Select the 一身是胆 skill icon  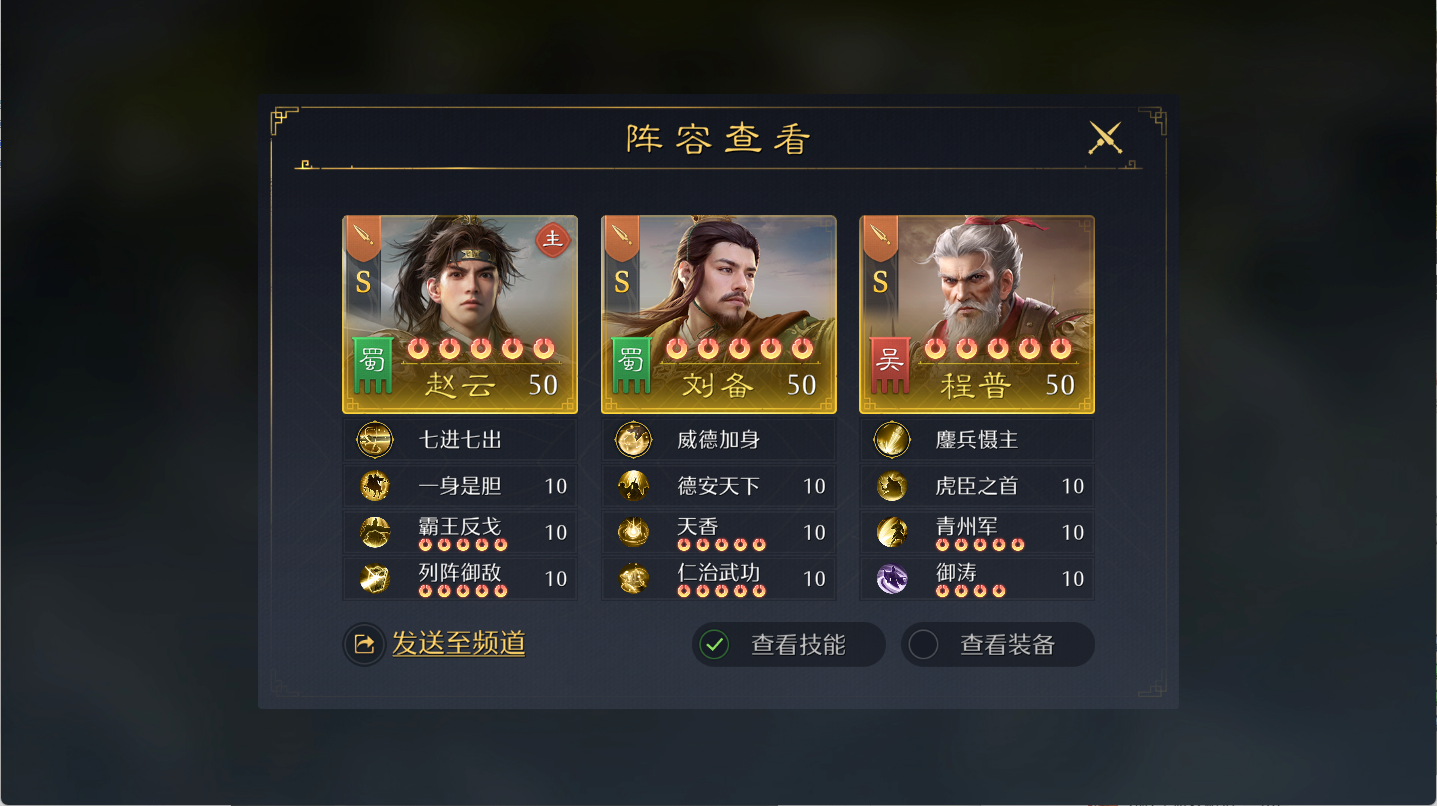375,486
